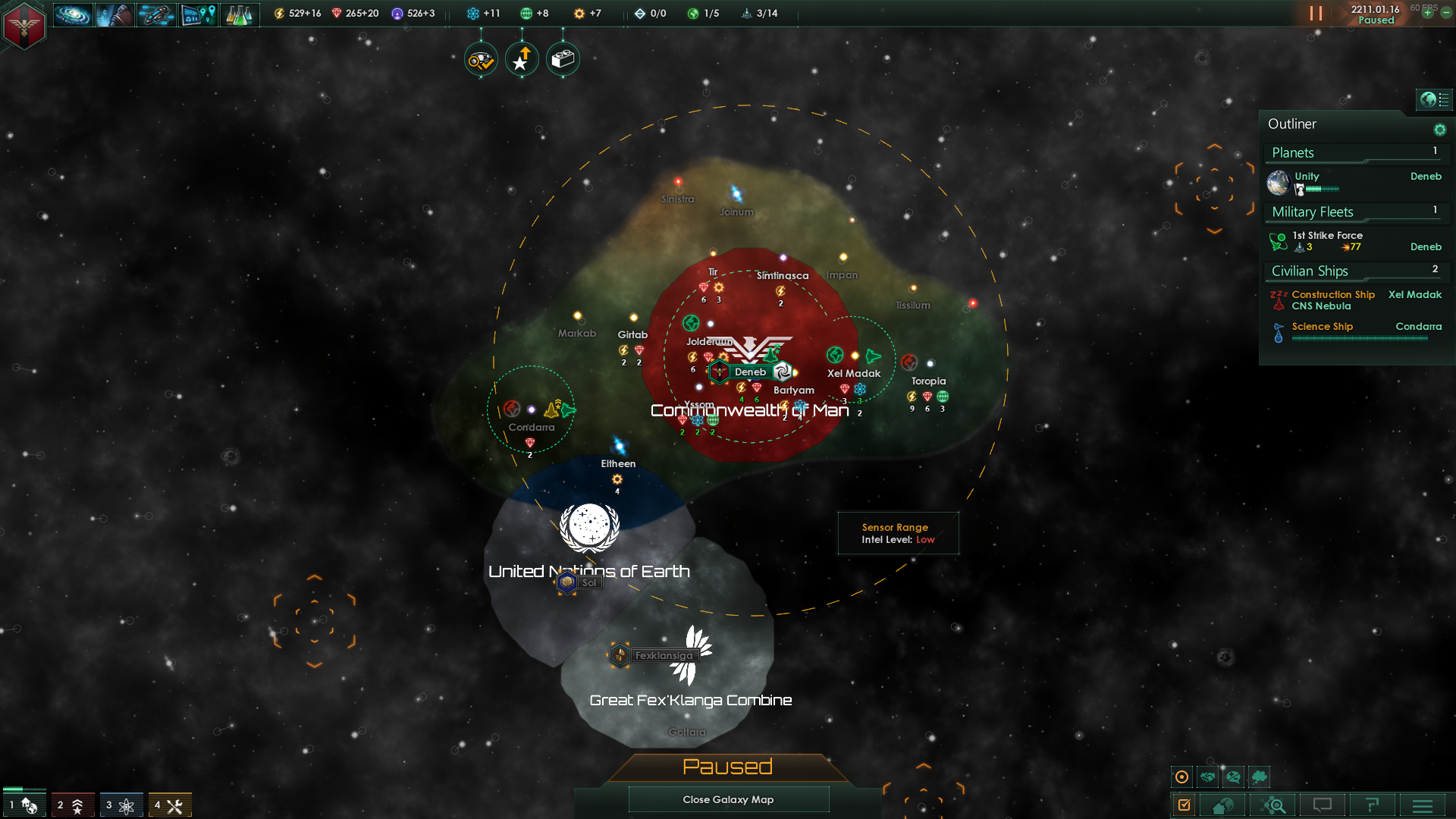Open the ship designer tab
The height and width of the screenshot is (819, 1456).
(x=155, y=14)
